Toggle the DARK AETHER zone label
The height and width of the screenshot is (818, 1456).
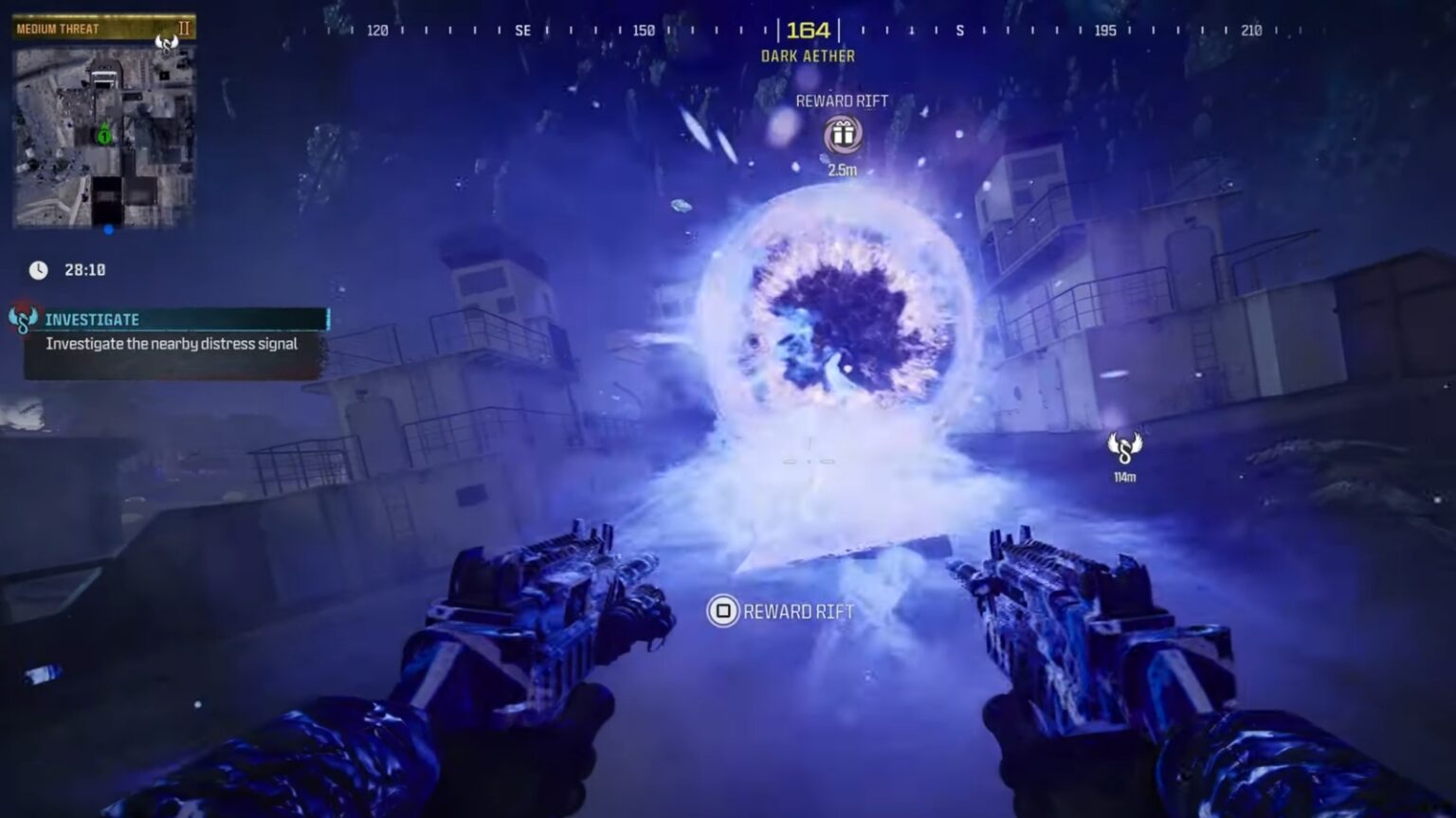808,56
